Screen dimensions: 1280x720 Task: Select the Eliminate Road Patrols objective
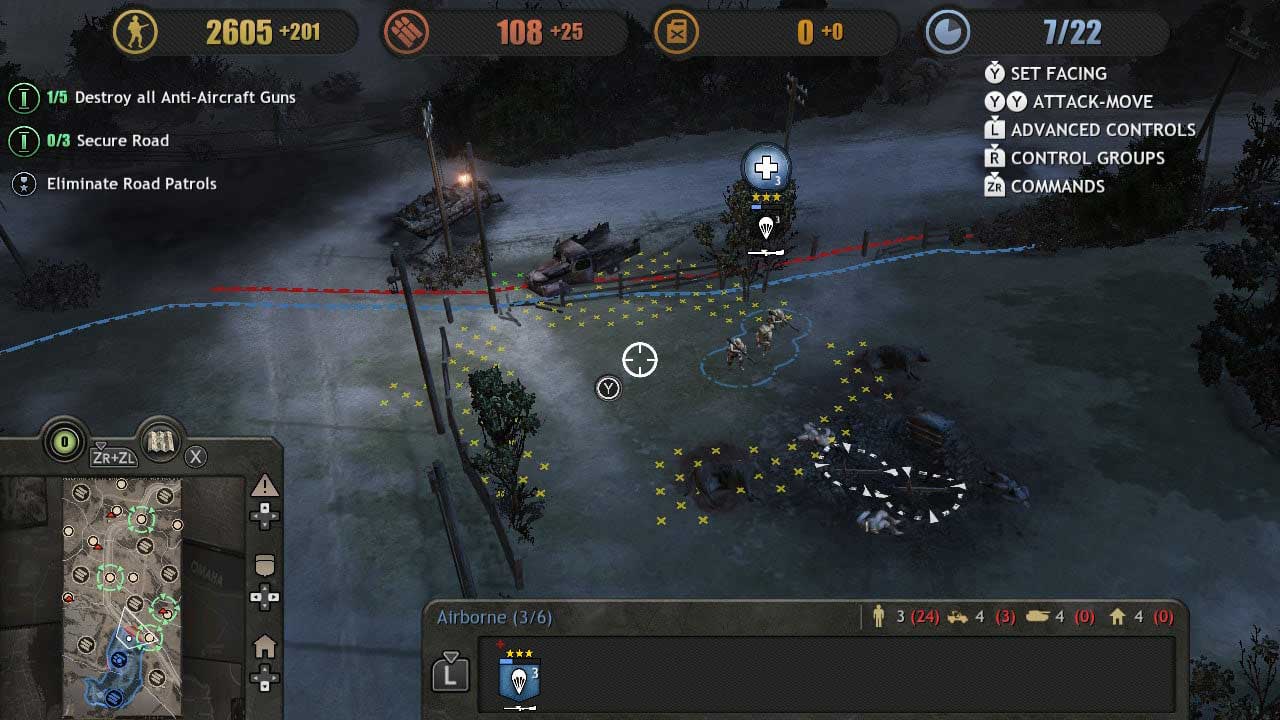[x=131, y=184]
